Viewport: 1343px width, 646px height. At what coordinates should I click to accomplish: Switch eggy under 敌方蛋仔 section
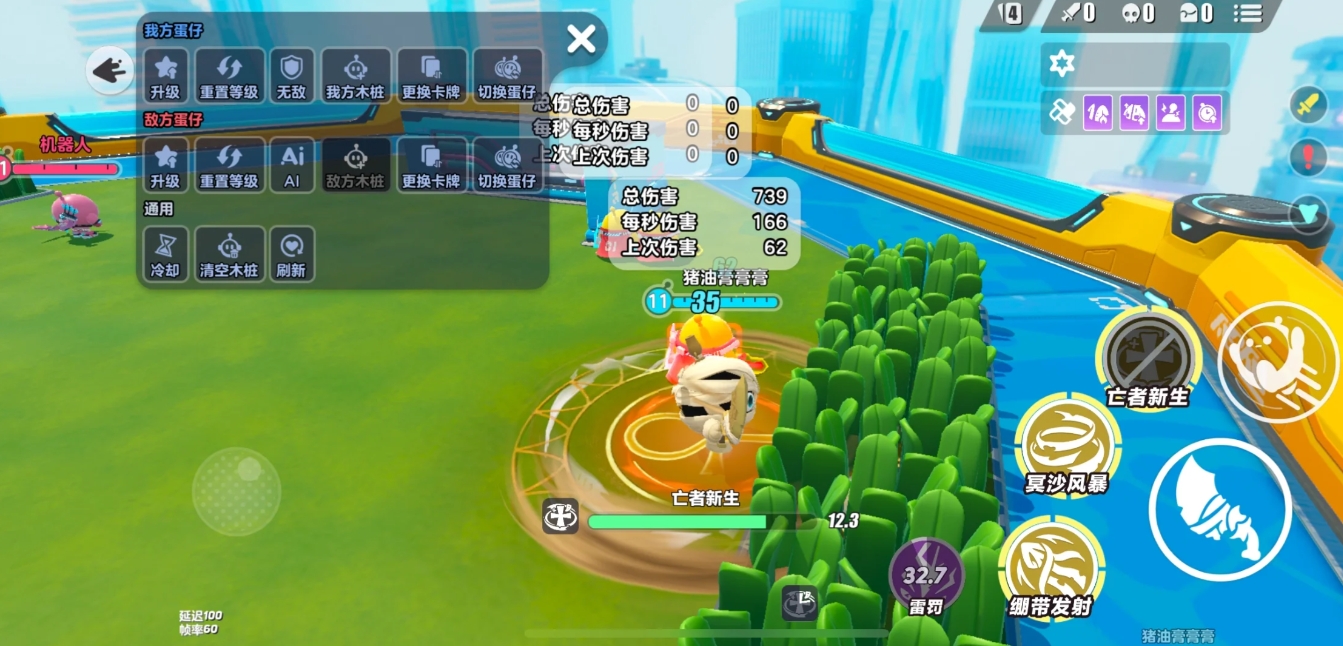507,165
